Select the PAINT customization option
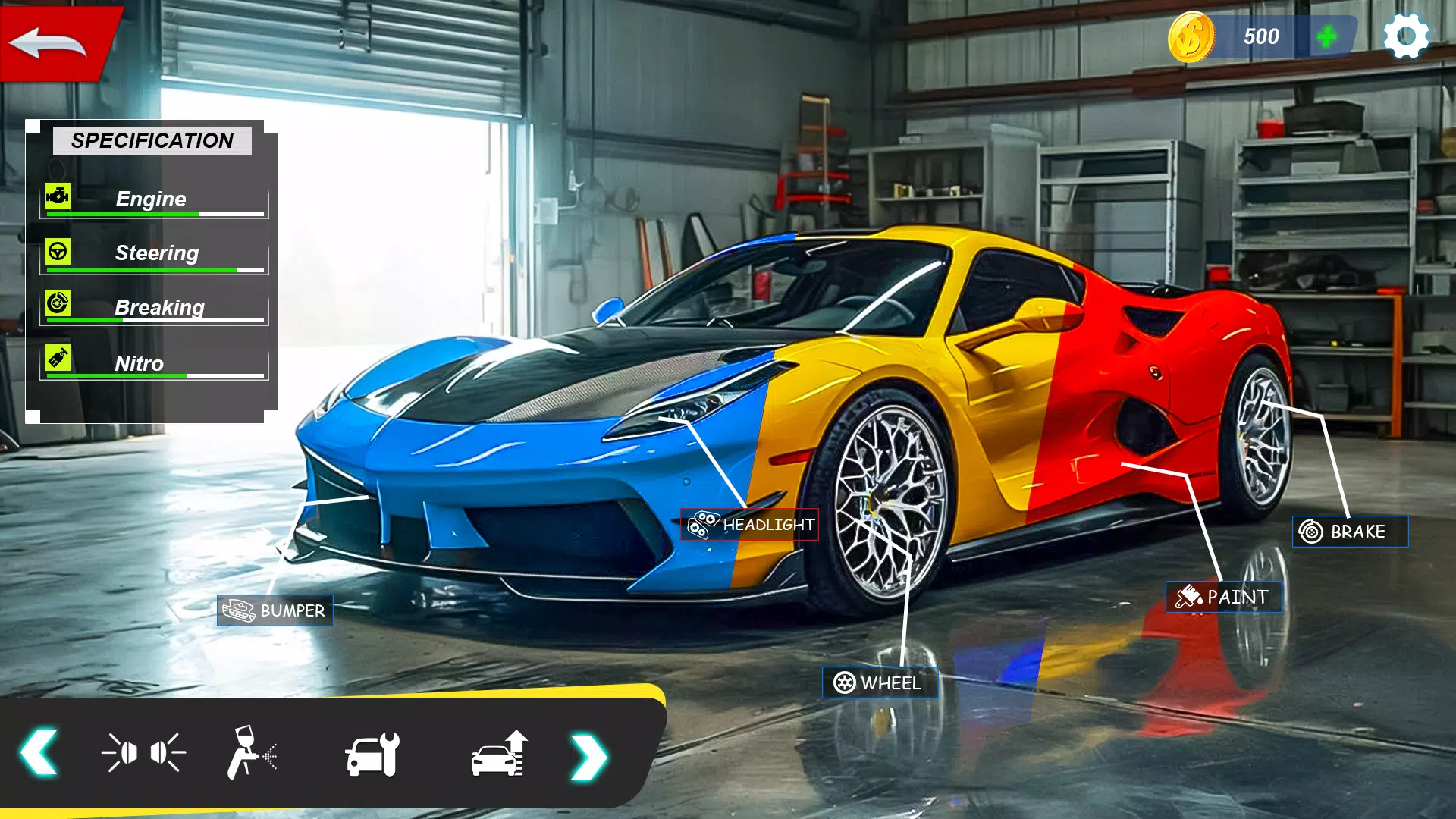1456x819 pixels. click(1223, 597)
